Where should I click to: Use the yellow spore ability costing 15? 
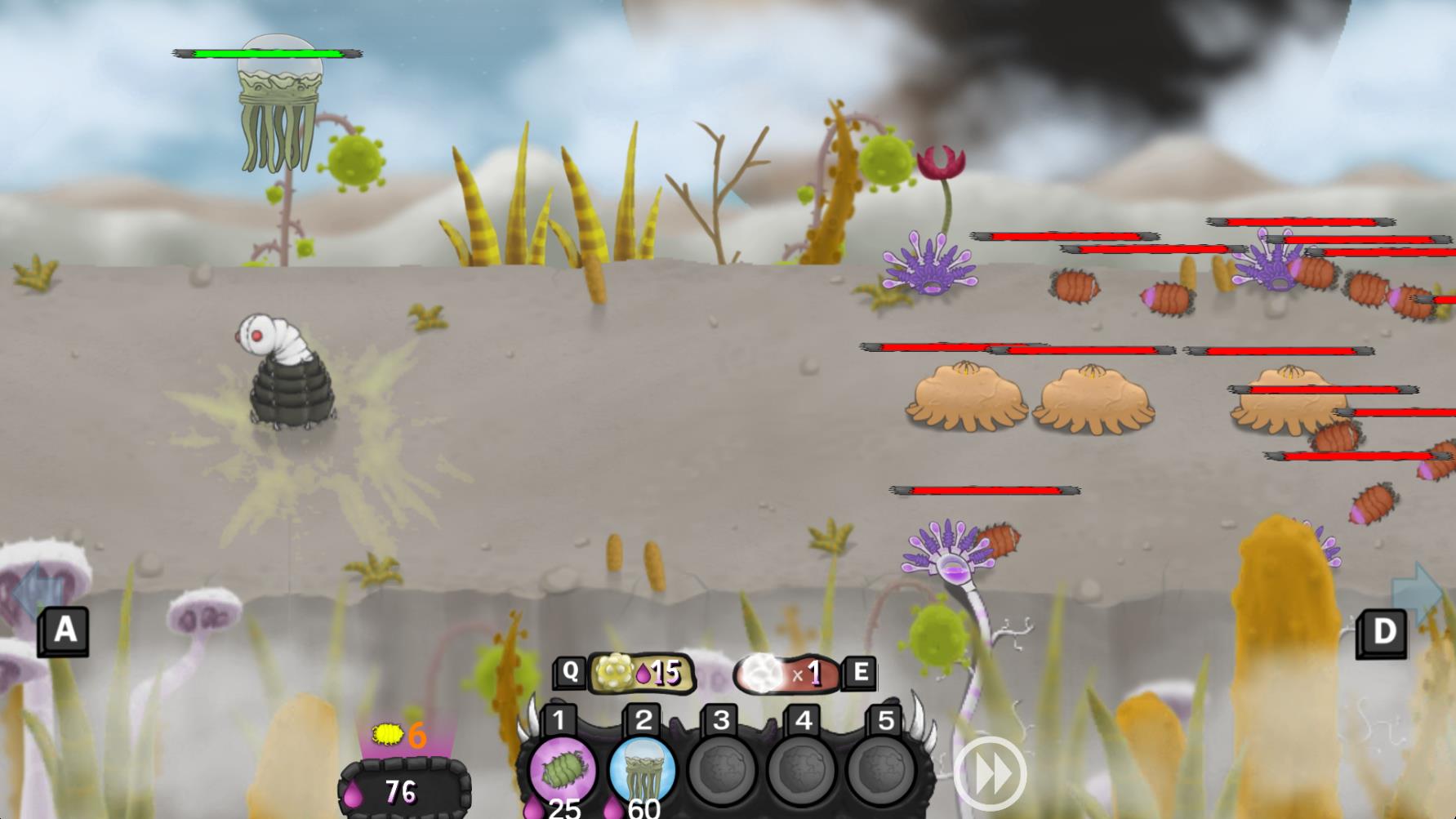tap(640, 673)
